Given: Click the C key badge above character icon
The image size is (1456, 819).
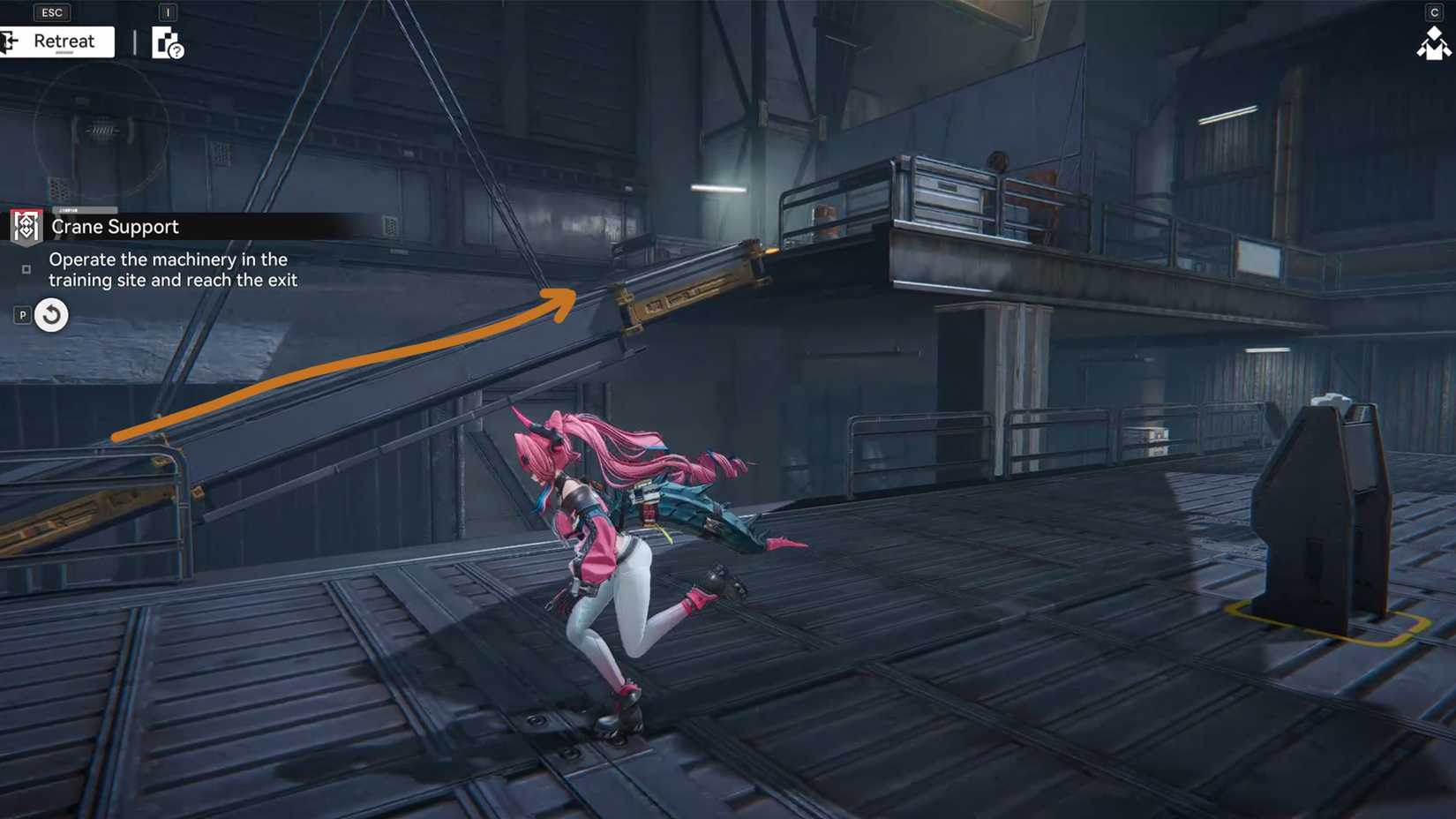Looking at the screenshot, I should tap(1436, 11).
